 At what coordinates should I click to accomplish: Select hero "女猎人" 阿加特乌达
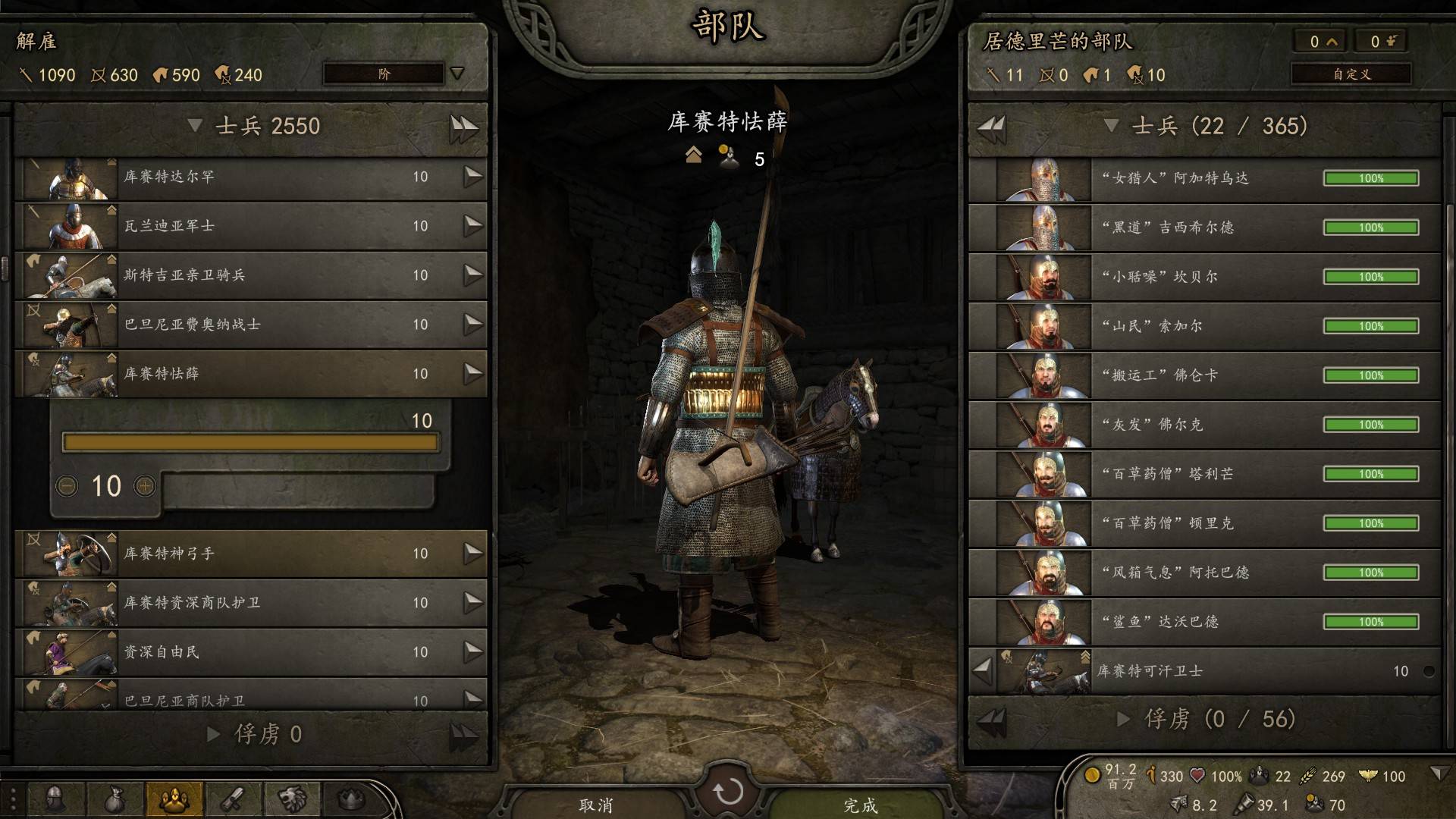coord(1206,178)
